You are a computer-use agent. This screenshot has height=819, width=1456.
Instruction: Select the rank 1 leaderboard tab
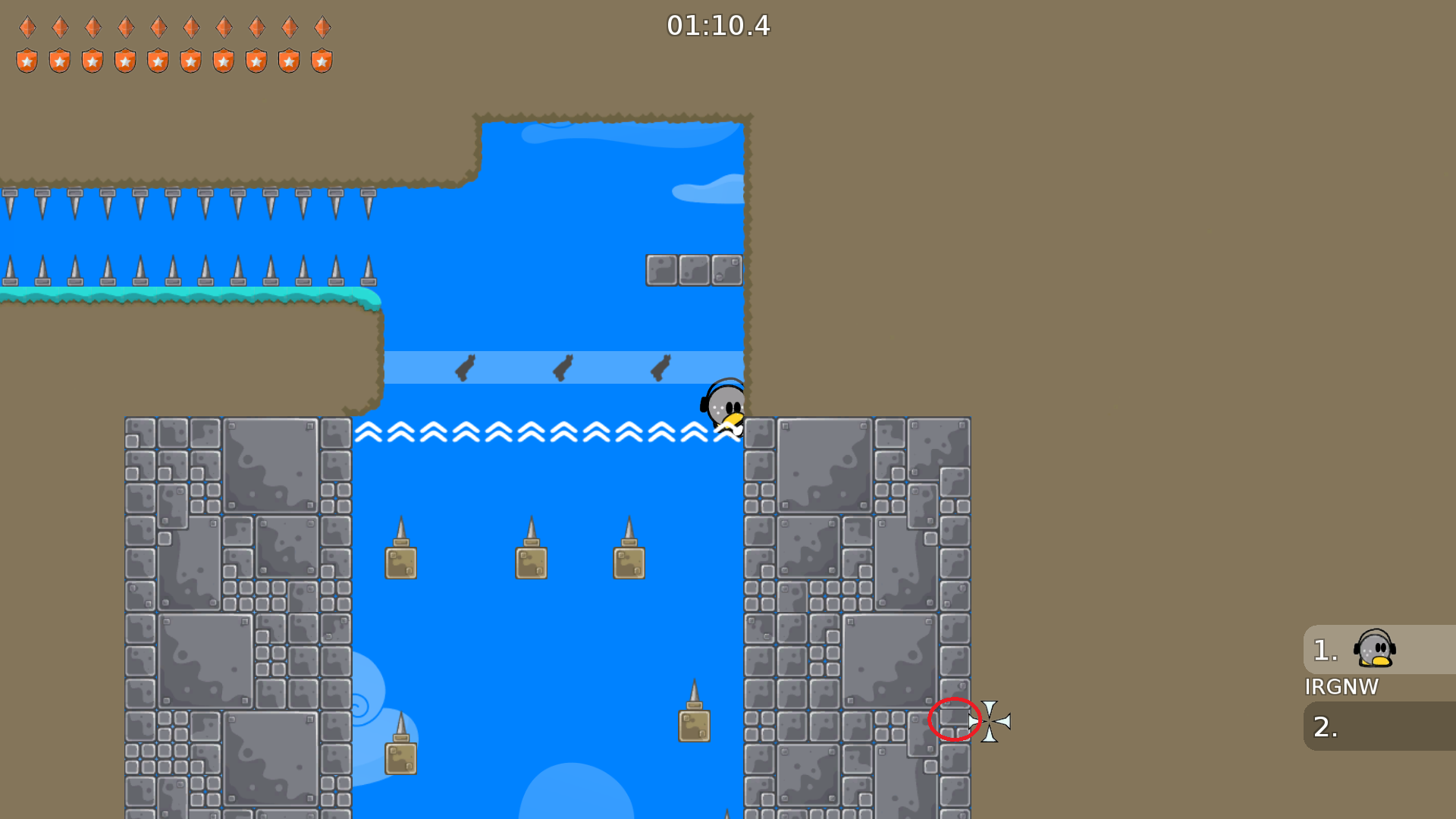coord(1323,650)
